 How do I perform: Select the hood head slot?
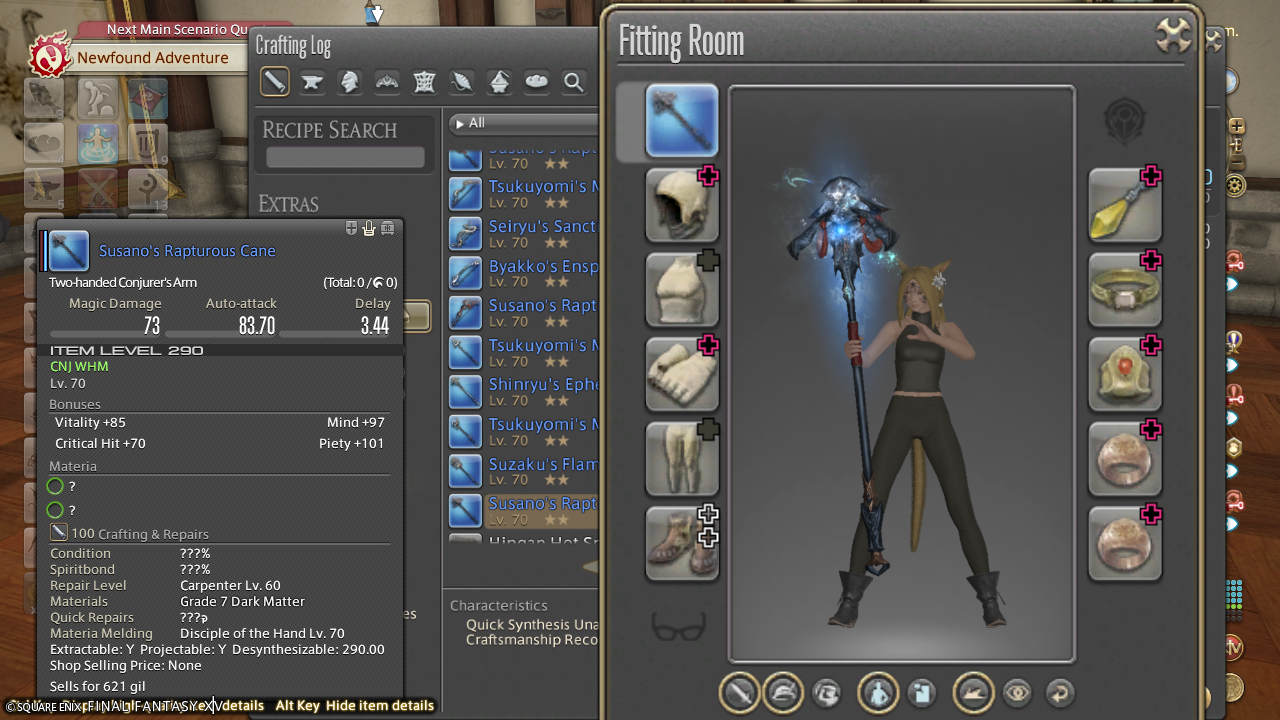pyautogui.click(x=681, y=205)
